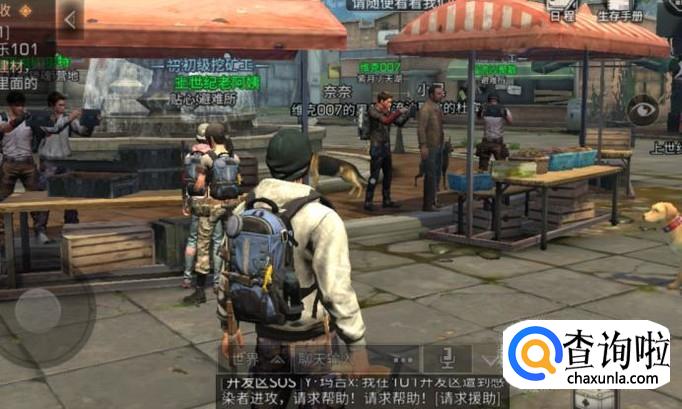
Task: Collapse the quest panel with the left arrow
Action: point(70,19)
